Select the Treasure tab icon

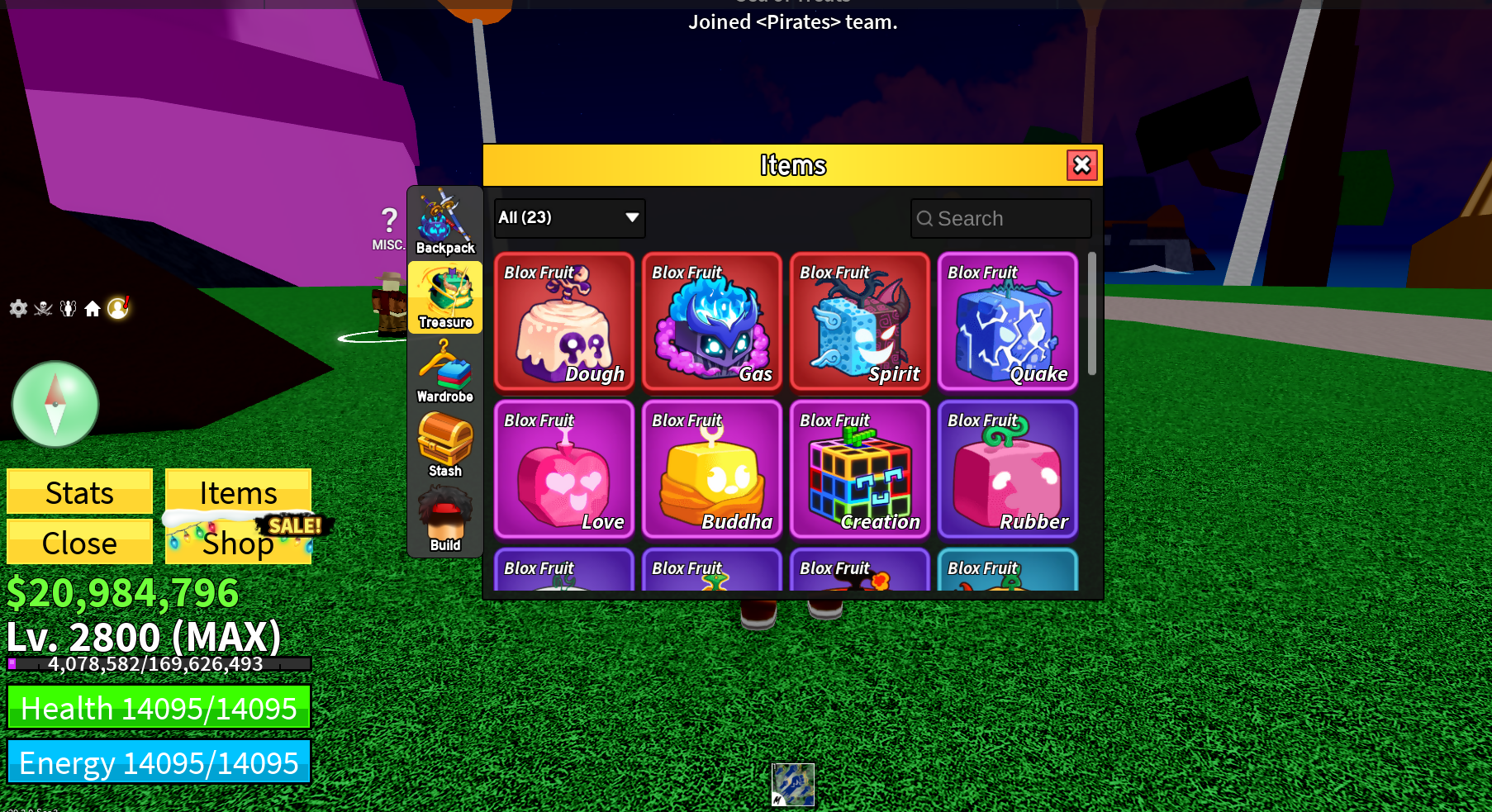coord(445,297)
